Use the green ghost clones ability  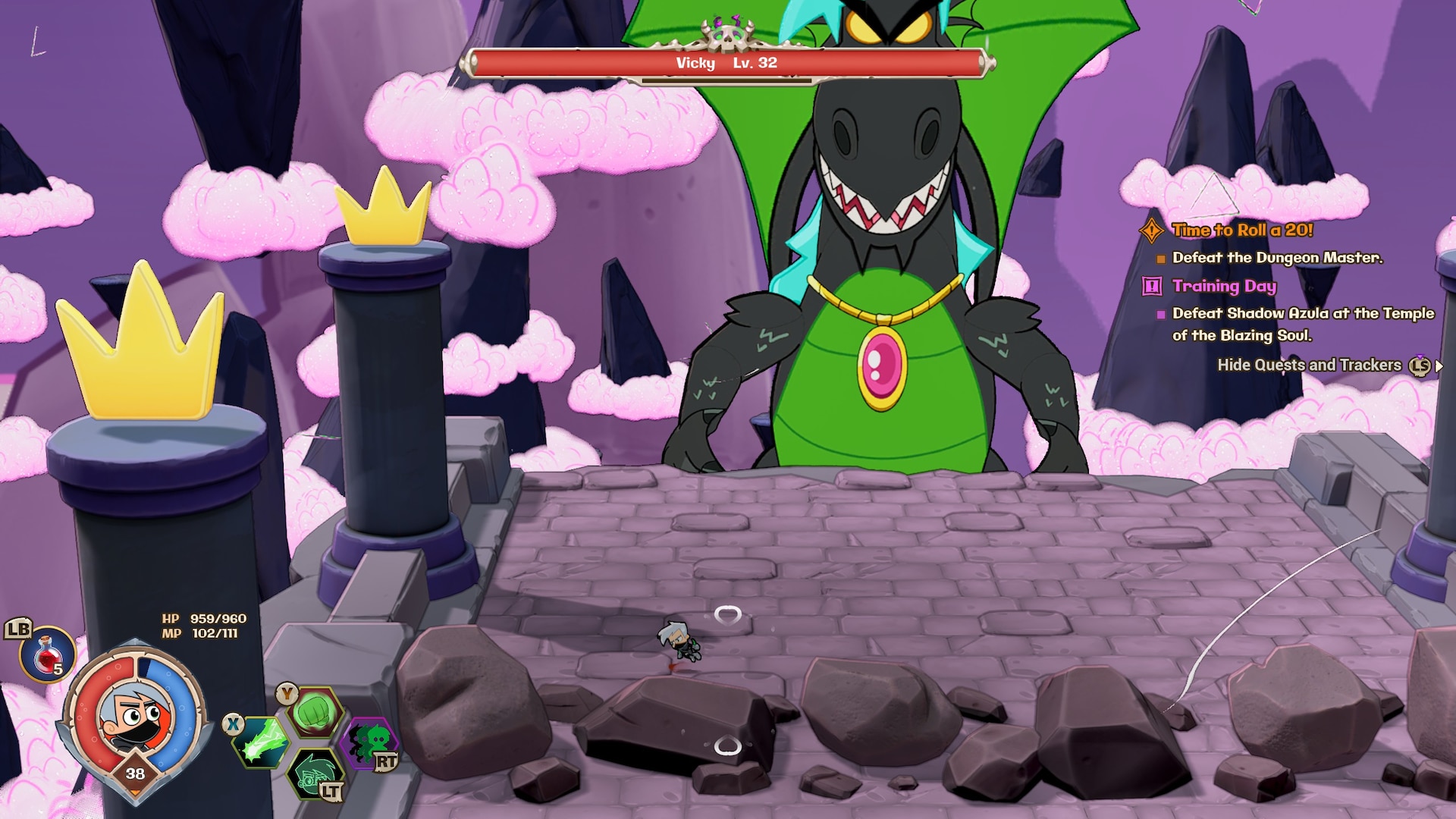coord(369,742)
